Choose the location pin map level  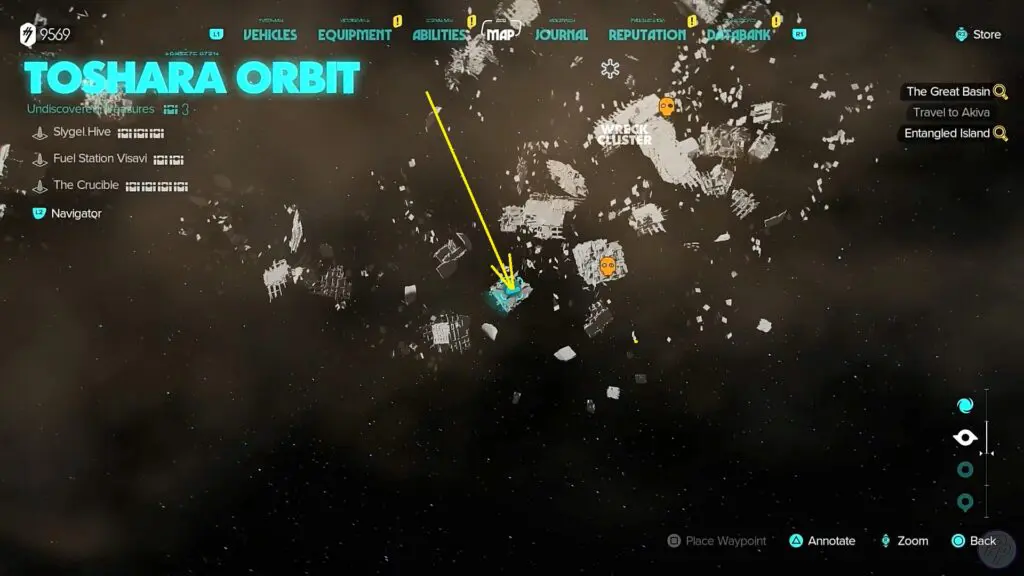[x=965, y=502]
